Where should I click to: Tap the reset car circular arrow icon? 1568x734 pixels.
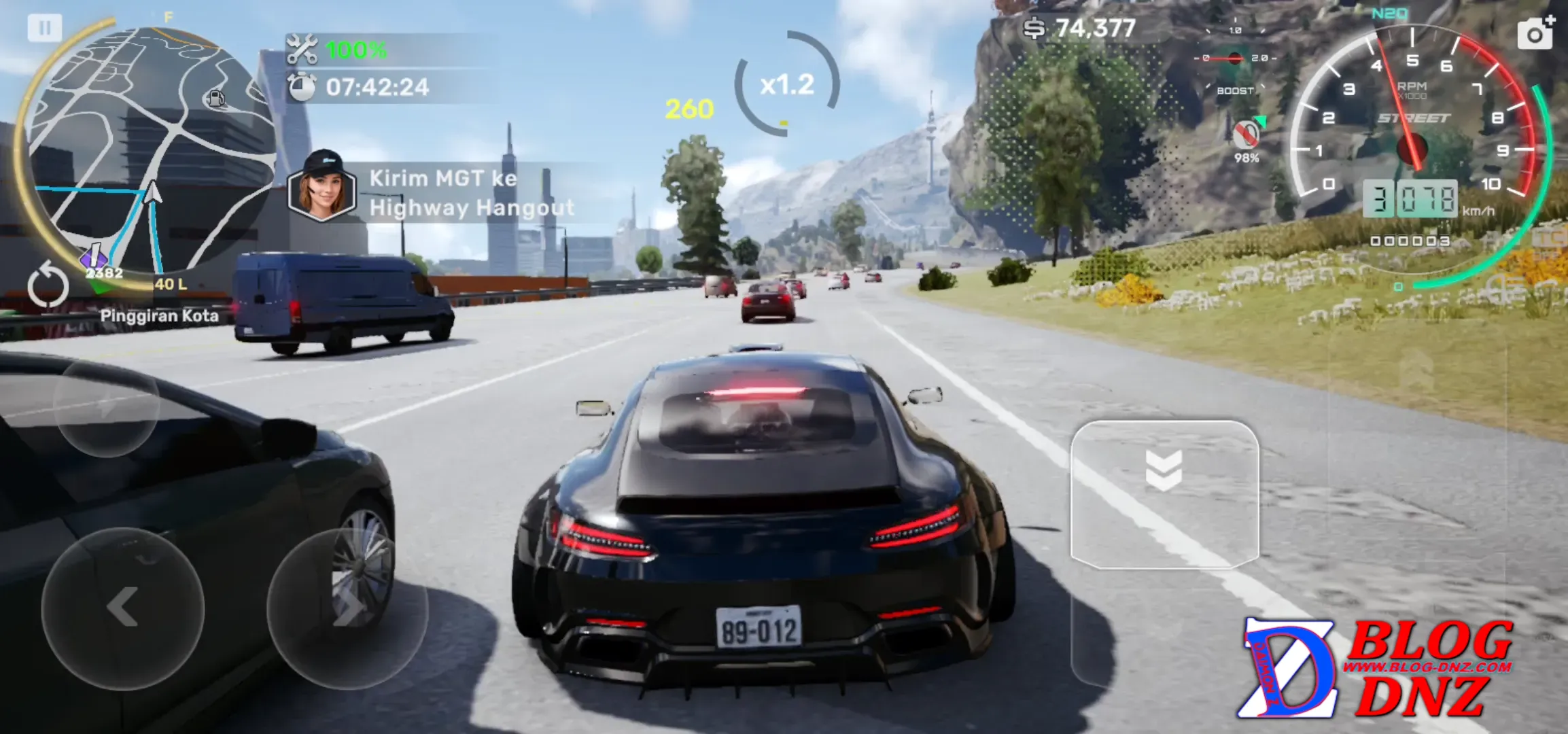click(x=48, y=285)
